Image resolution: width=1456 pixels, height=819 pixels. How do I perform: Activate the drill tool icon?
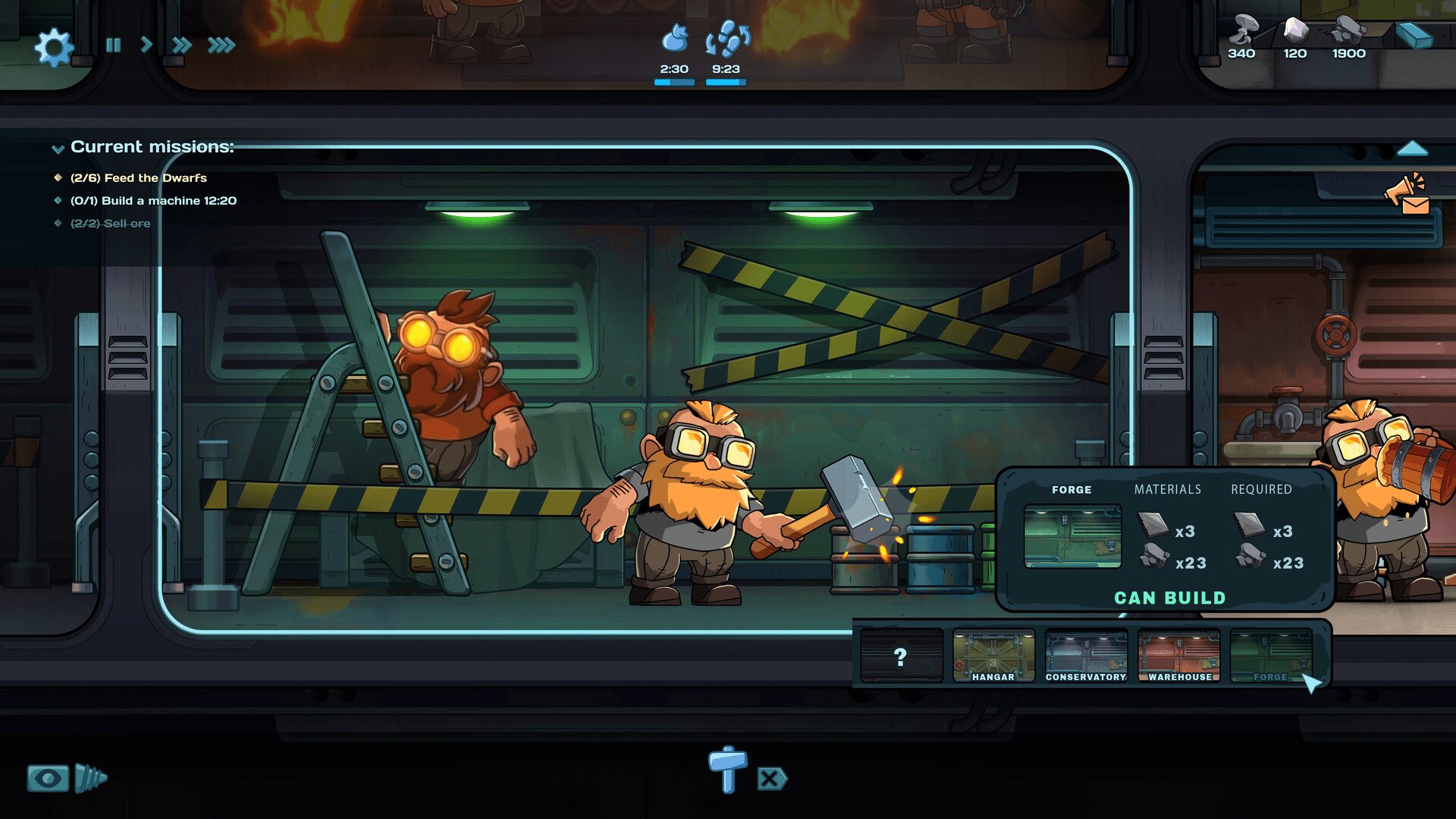click(x=91, y=779)
